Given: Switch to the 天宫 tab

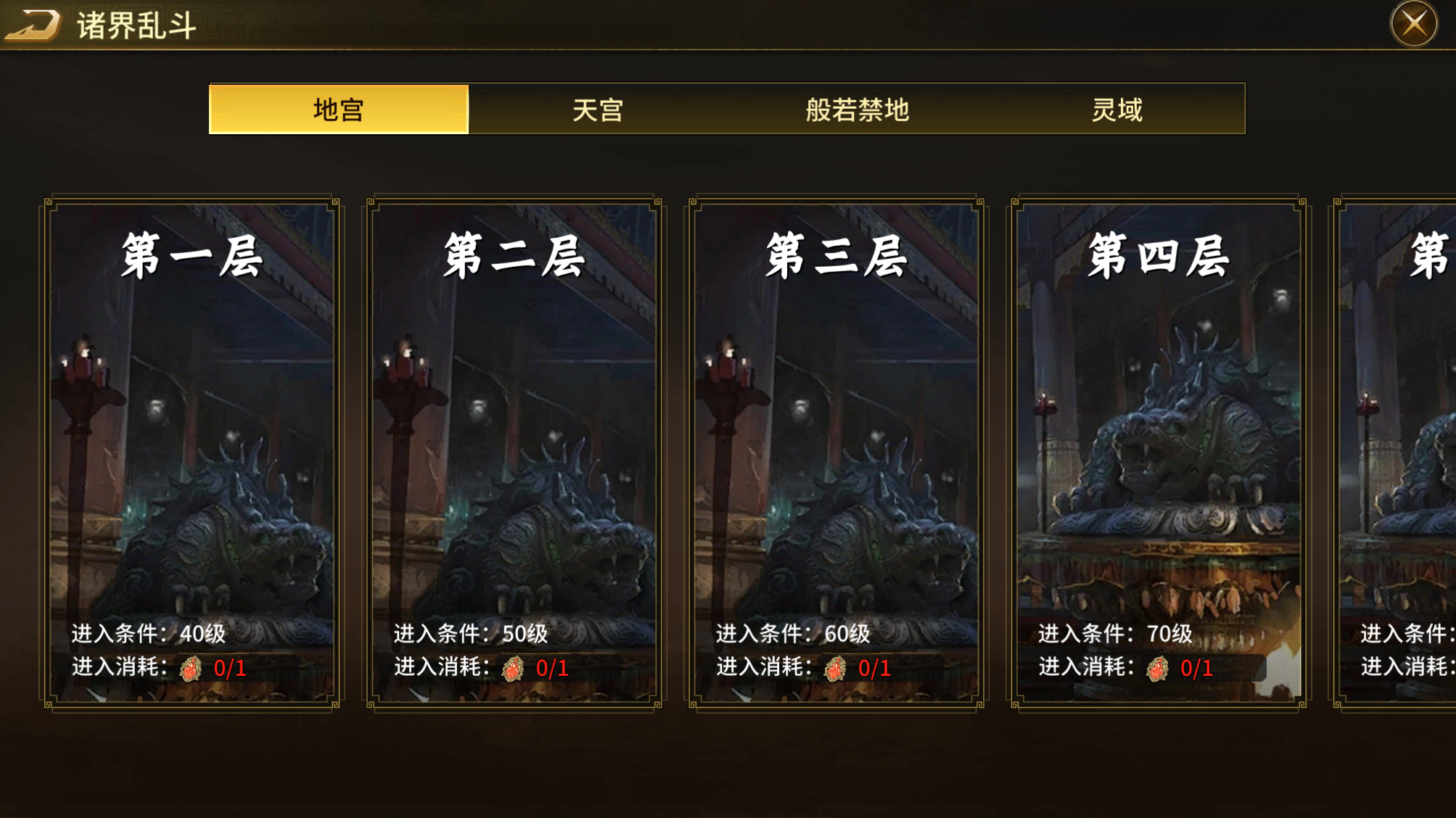Looking at the screenshot, I should pos(598,110).
